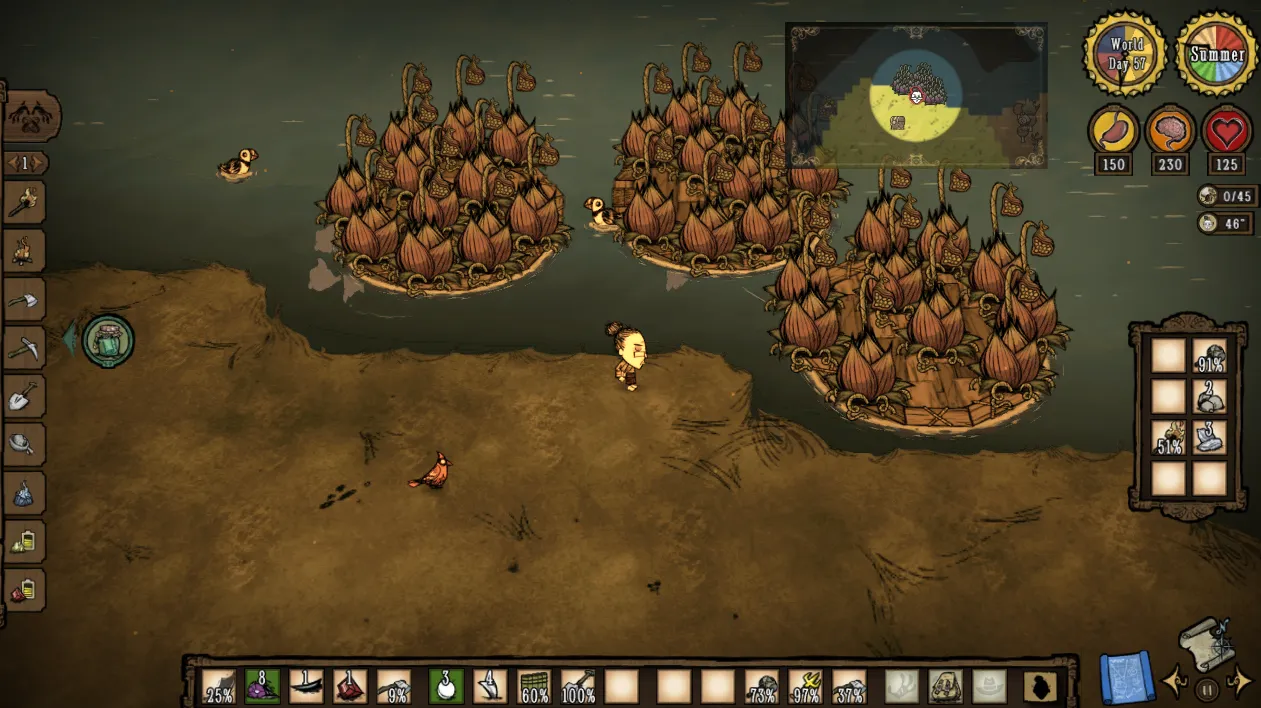Pause the game
Screen dimensions: 1261x708
click(1208, 688)
